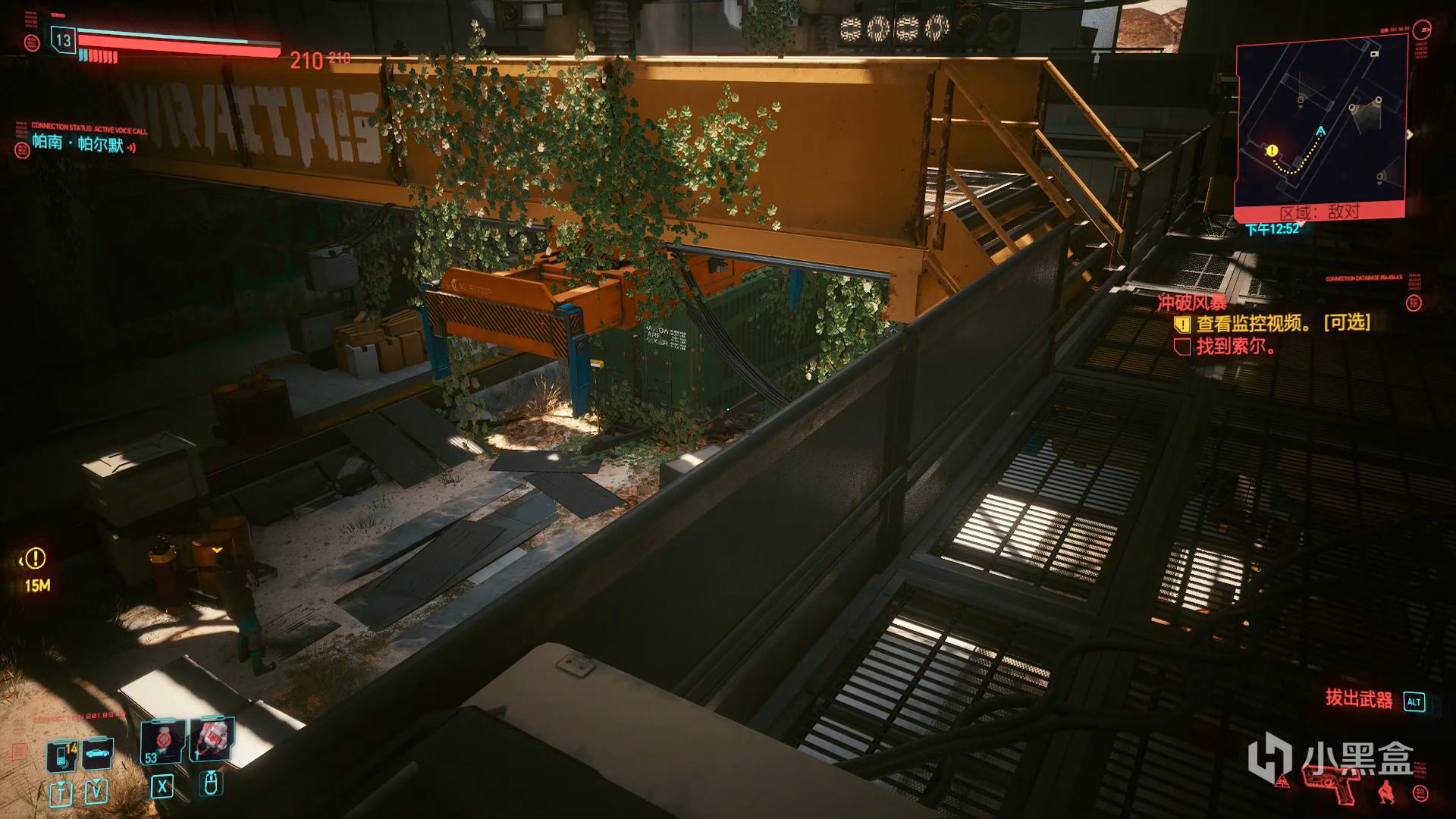Image resolution: width=1456 pixels, height=819 pixels.
Task: Select the vehicle call slot
Action: (98, 754)
